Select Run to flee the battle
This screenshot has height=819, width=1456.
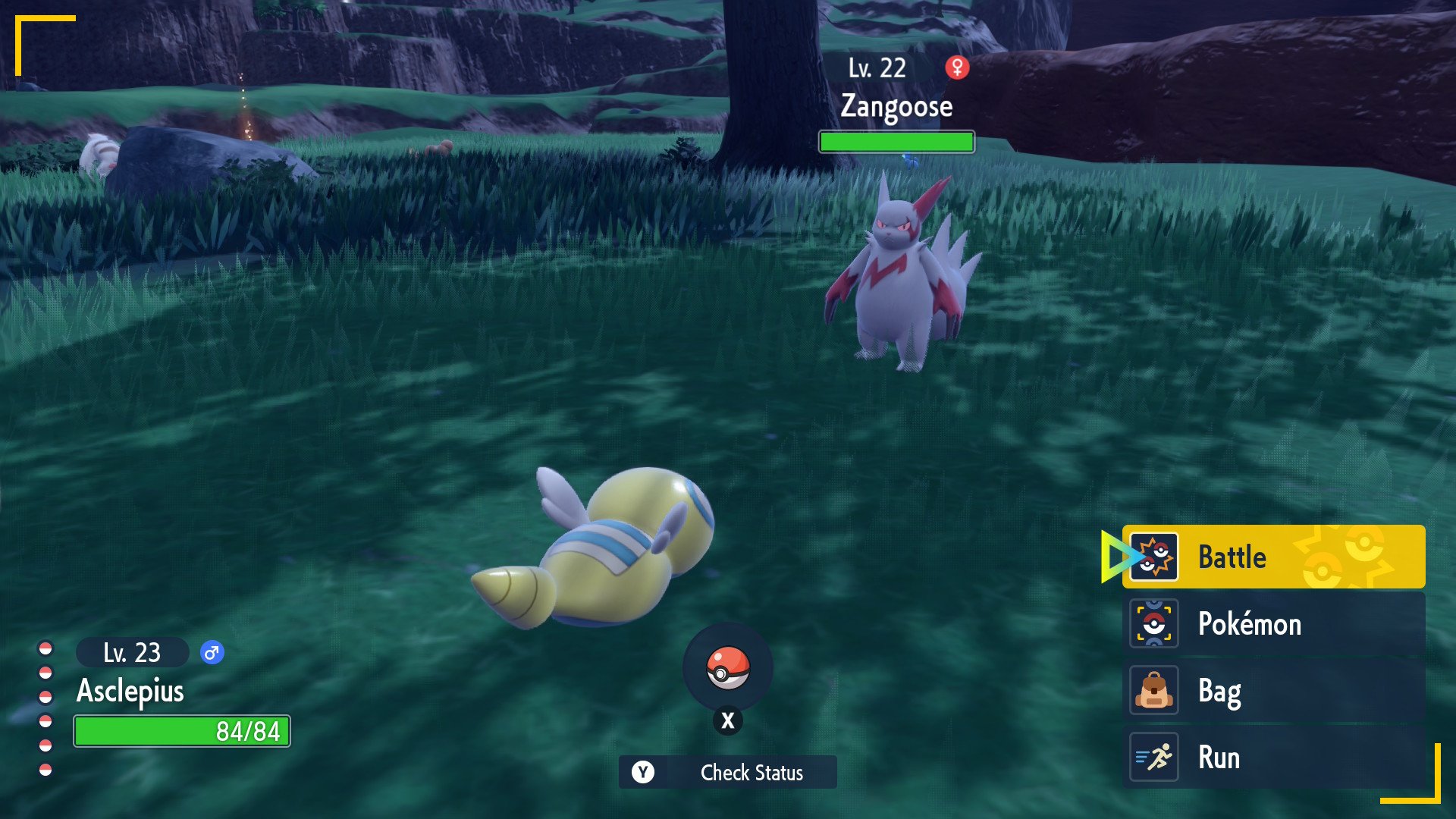pyautogui.click(x=1272, y=757)
